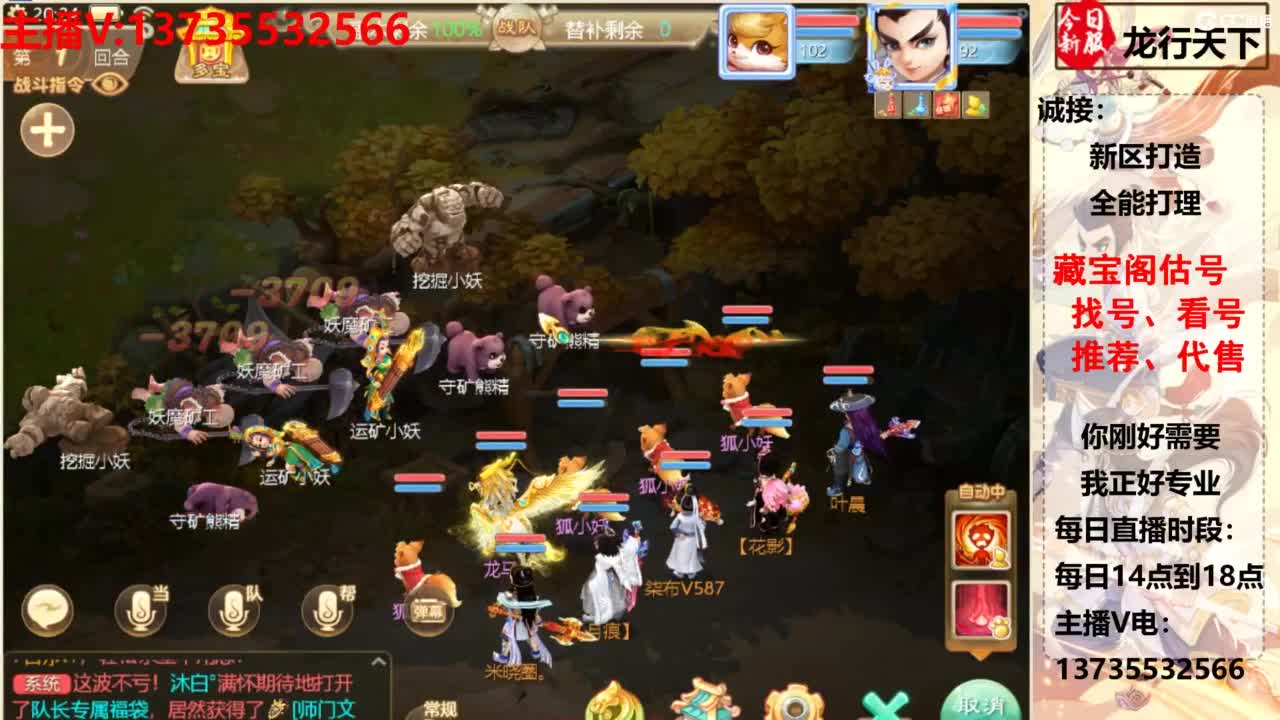This screenshot has height=720, width=1280.
Task: Select the red attack skill in the auto-battle panel
Action: 980,539
